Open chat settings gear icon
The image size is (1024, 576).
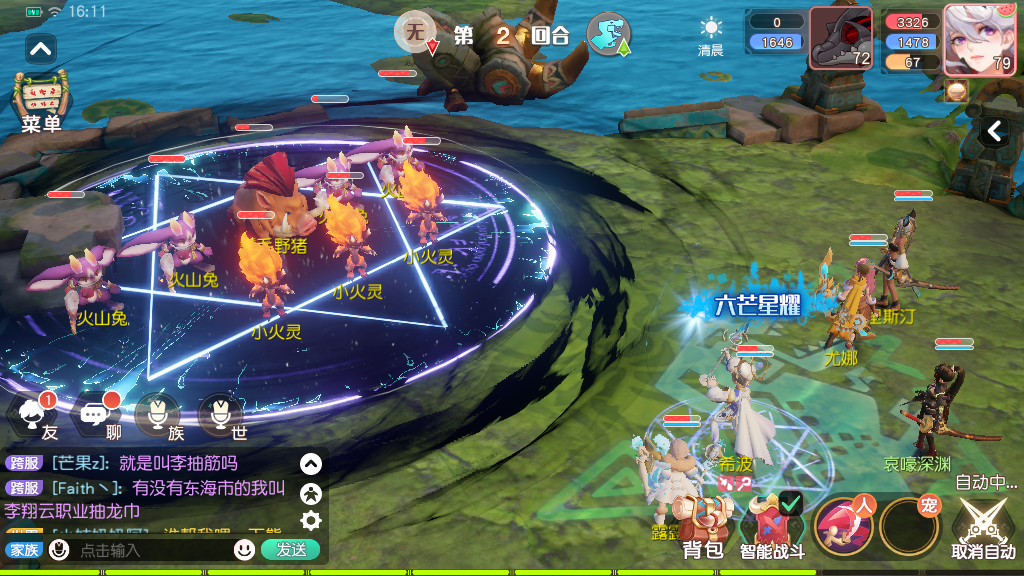[x=311, y=520]
